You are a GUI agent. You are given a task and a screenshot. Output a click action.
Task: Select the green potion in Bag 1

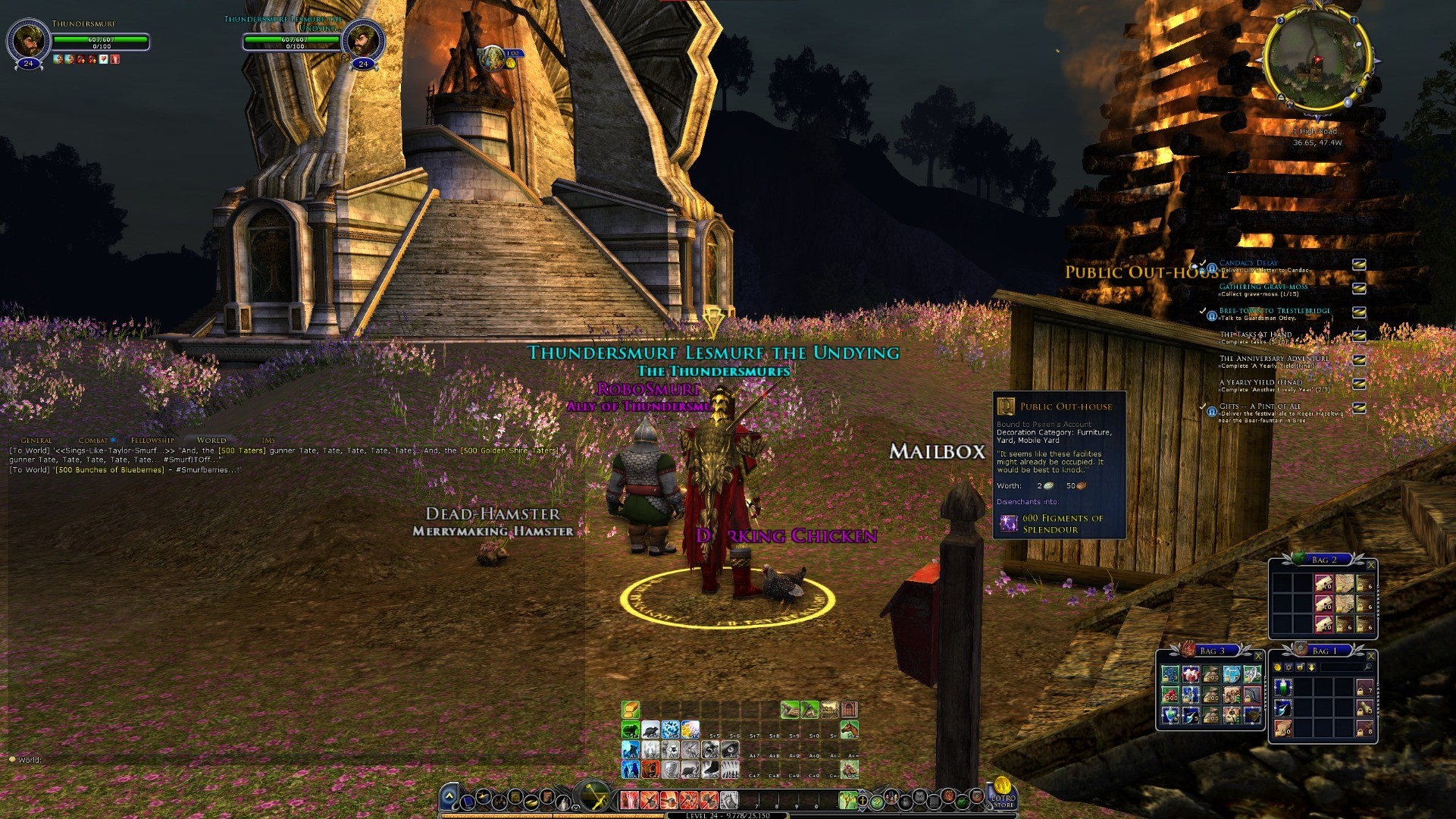[x=1282, y=688]
